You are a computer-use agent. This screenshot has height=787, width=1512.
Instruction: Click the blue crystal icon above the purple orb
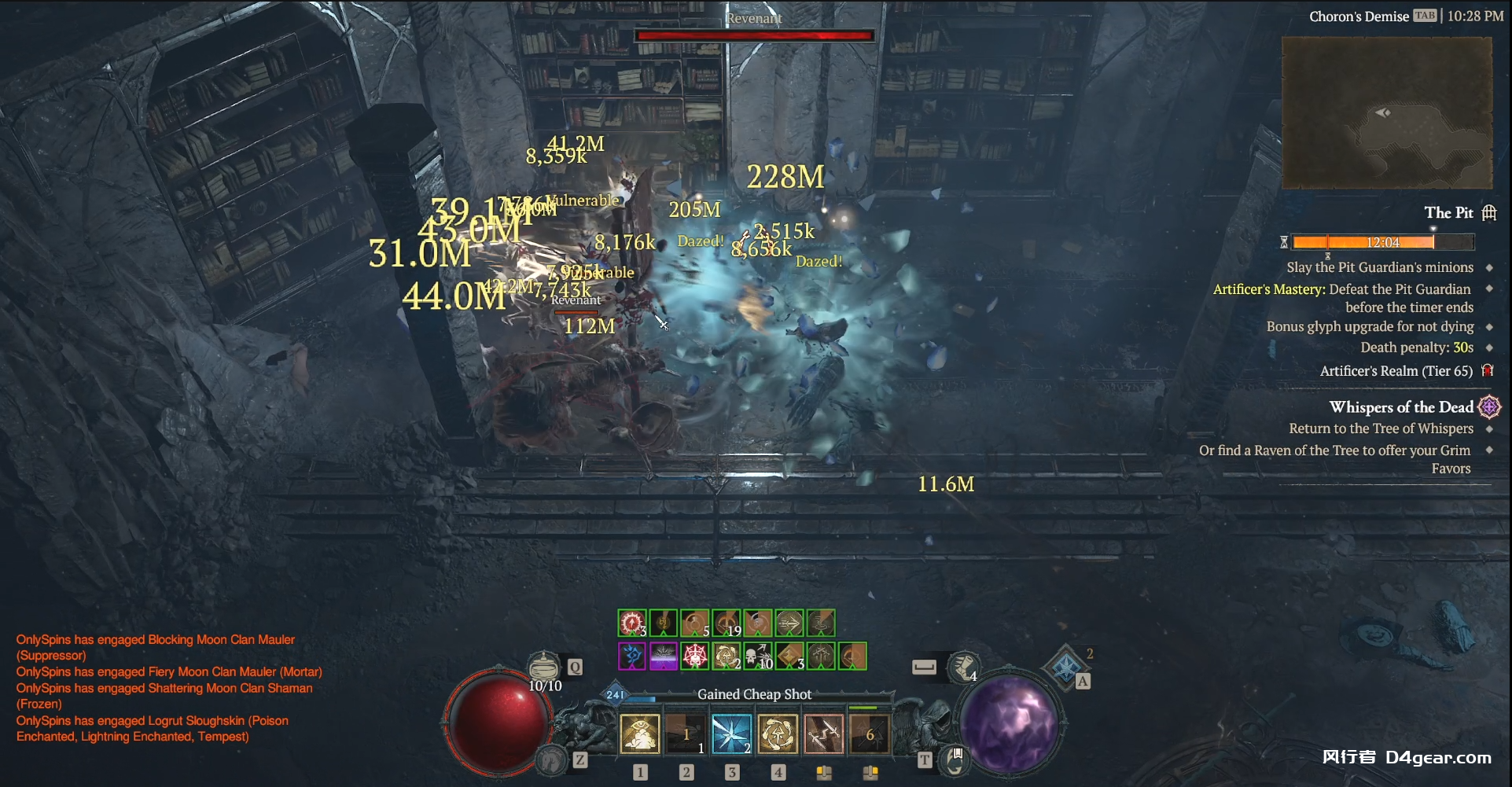tap(1065, 667)
